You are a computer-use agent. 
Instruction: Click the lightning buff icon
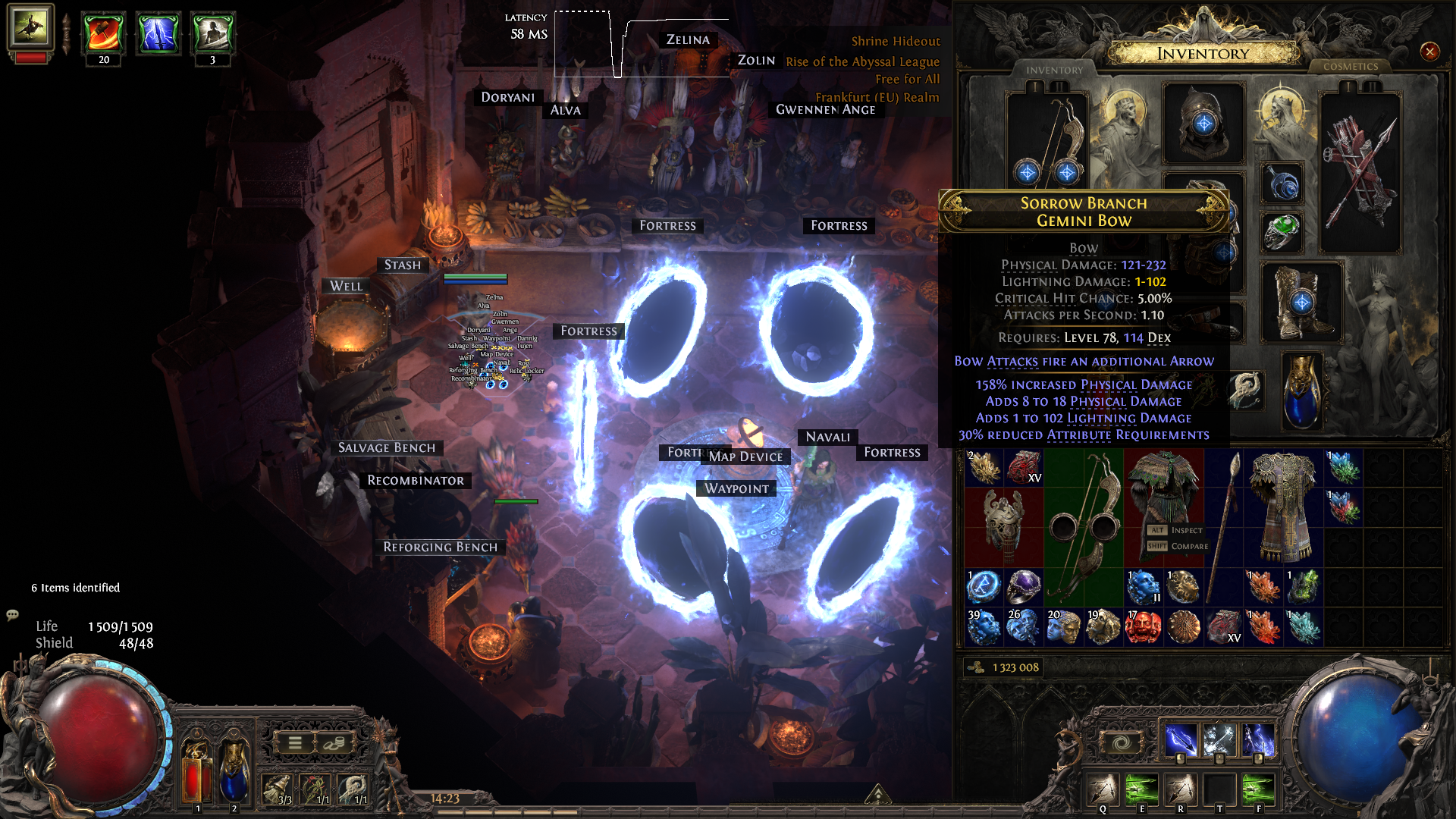tap(158, 33)
